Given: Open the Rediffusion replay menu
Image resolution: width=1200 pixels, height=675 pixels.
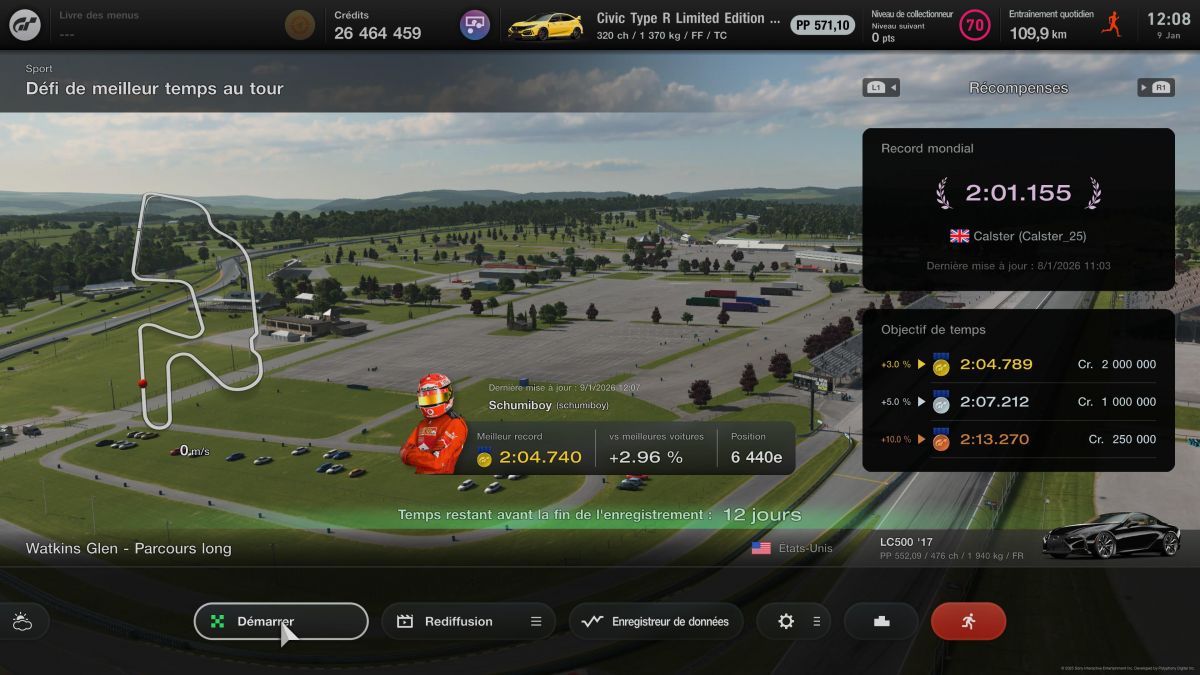Looking at the screenshot, I should (x=468, y=621).
